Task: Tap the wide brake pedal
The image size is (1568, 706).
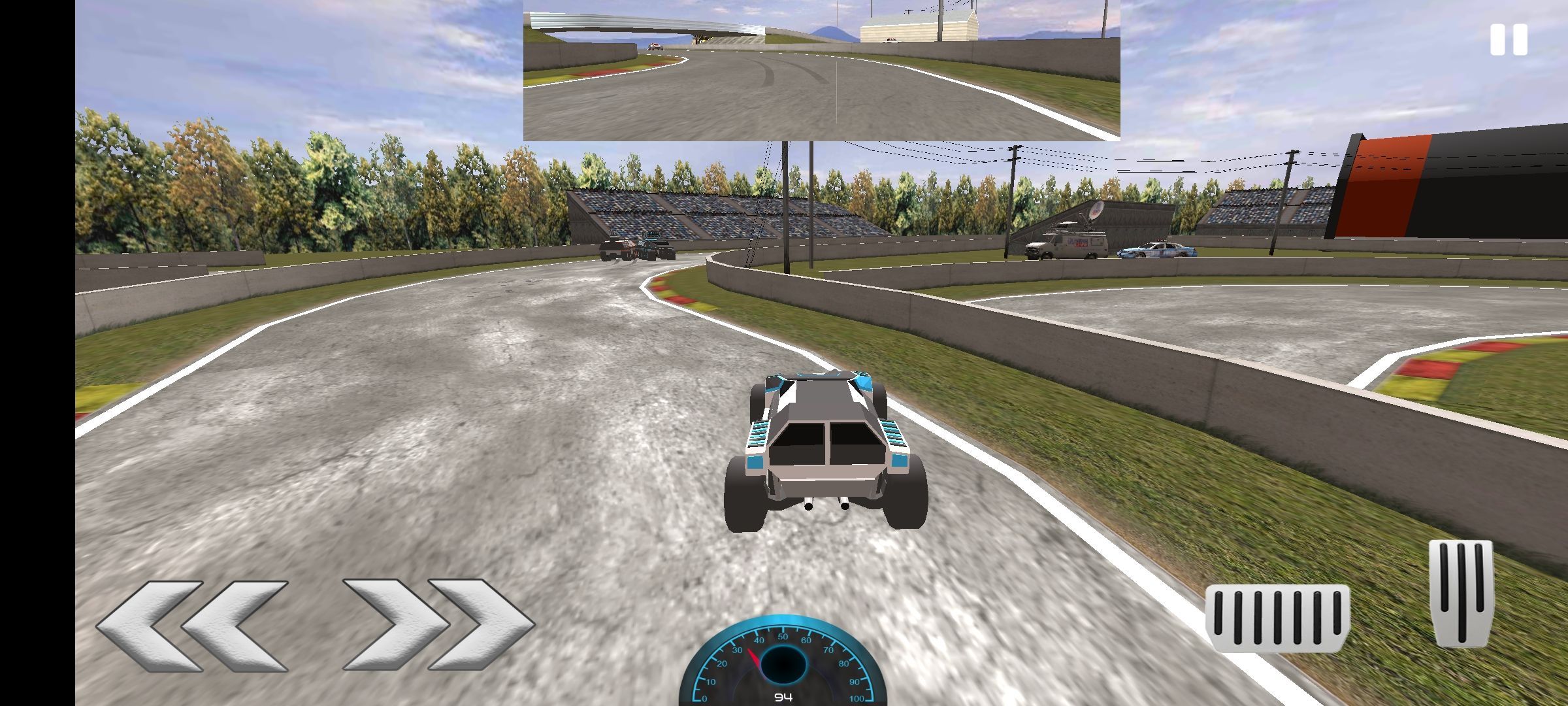Action: (x=1277, y=617)
